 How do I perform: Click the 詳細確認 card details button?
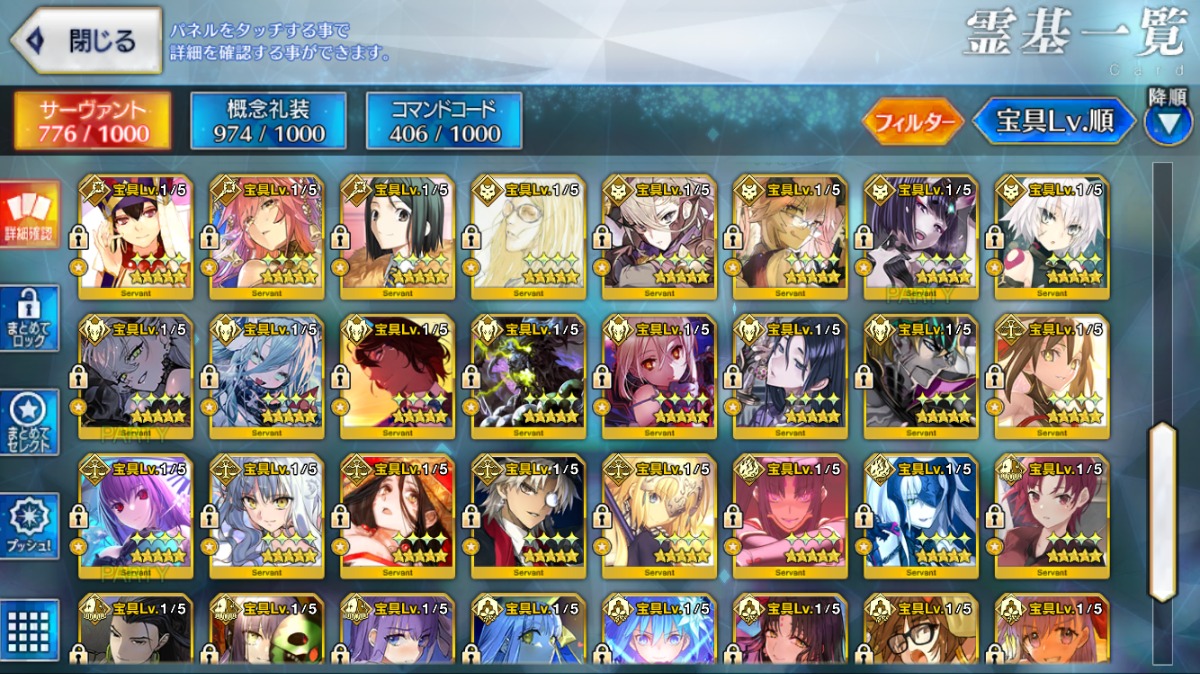click(30, 215)
